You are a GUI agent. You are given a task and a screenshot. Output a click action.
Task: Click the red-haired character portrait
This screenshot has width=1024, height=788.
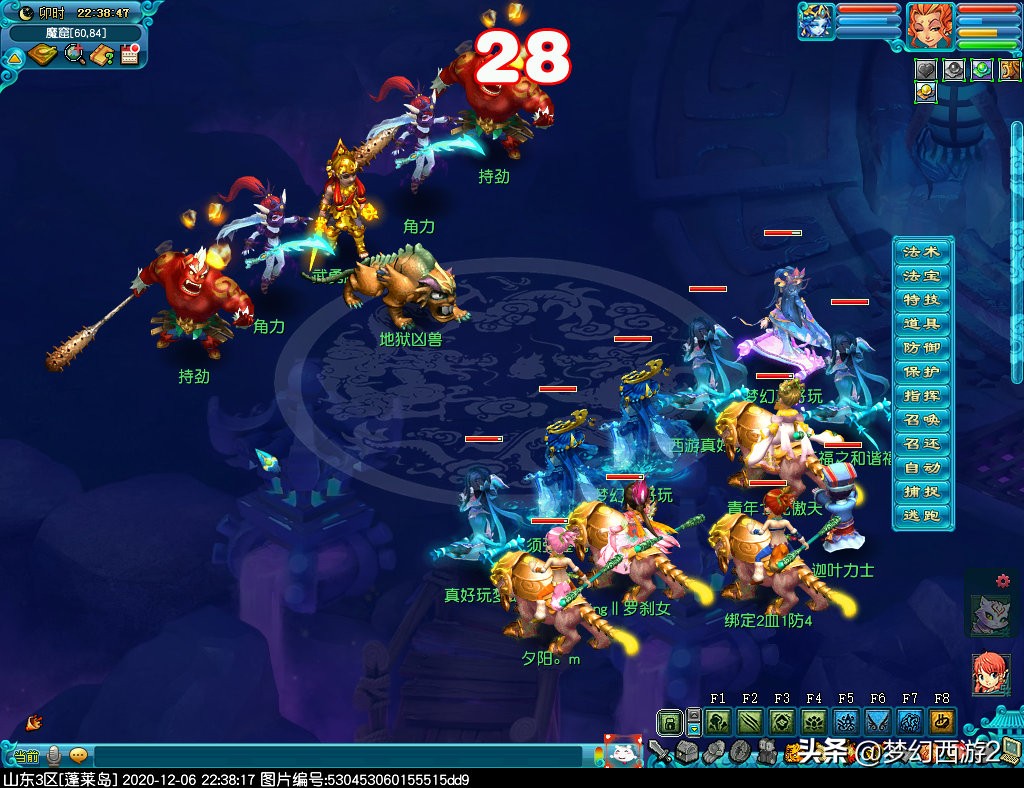tap(928, 25)
